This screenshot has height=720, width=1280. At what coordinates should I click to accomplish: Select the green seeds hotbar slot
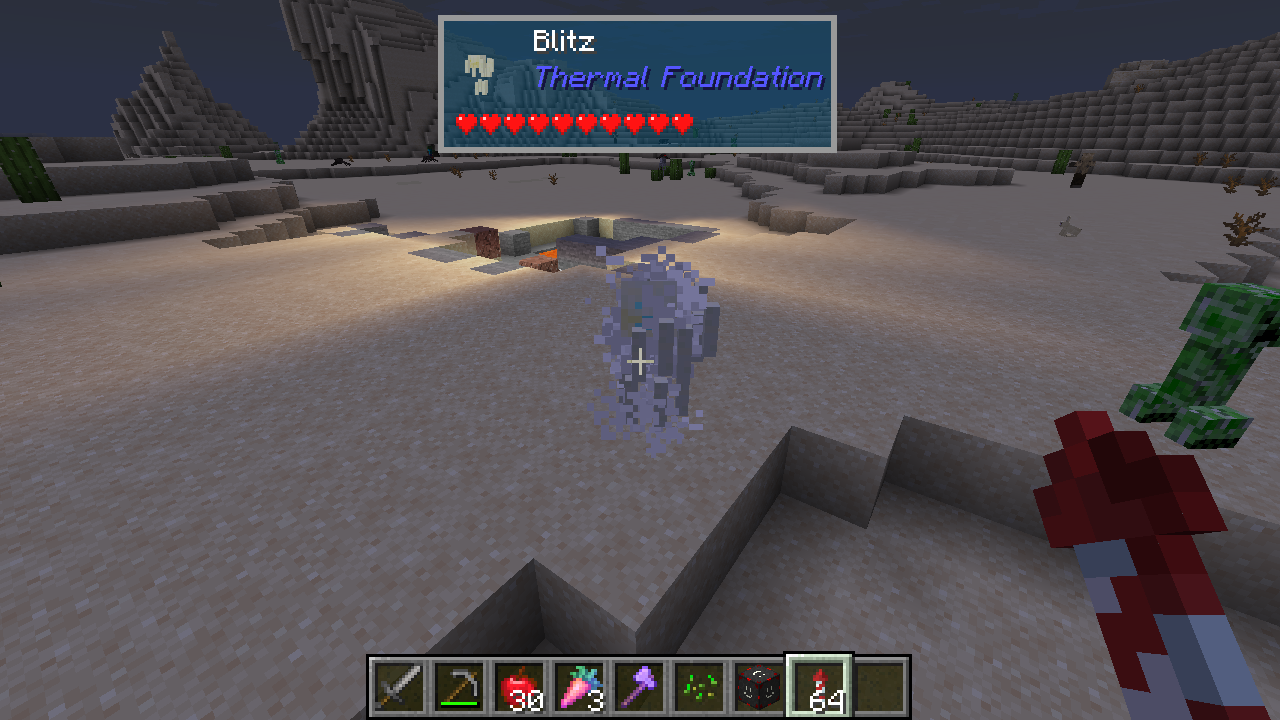(x=700, y=687)
